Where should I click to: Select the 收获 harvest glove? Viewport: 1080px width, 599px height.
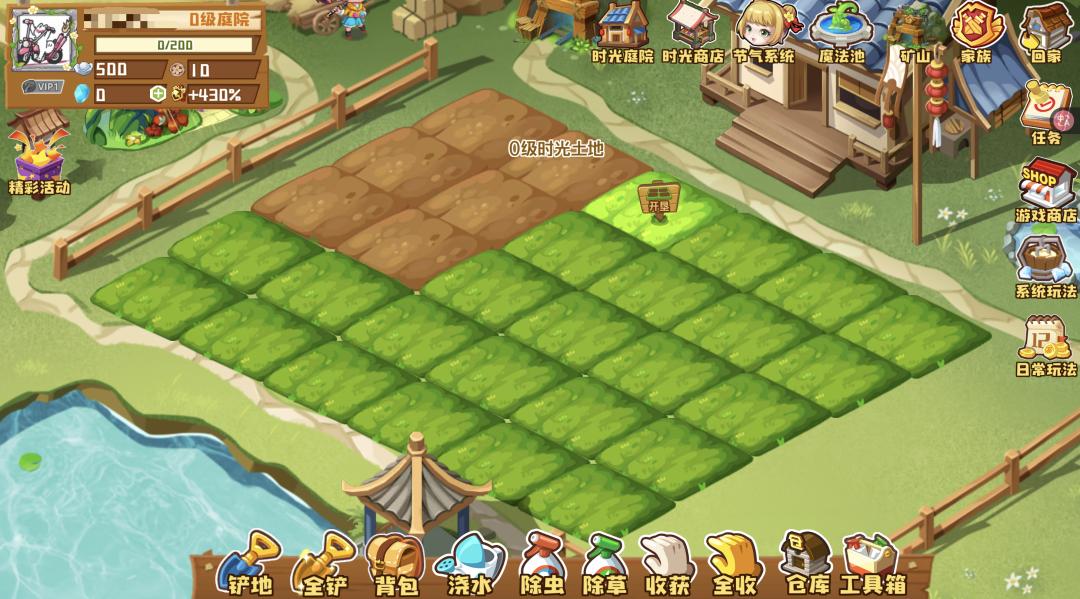(666, 564)
